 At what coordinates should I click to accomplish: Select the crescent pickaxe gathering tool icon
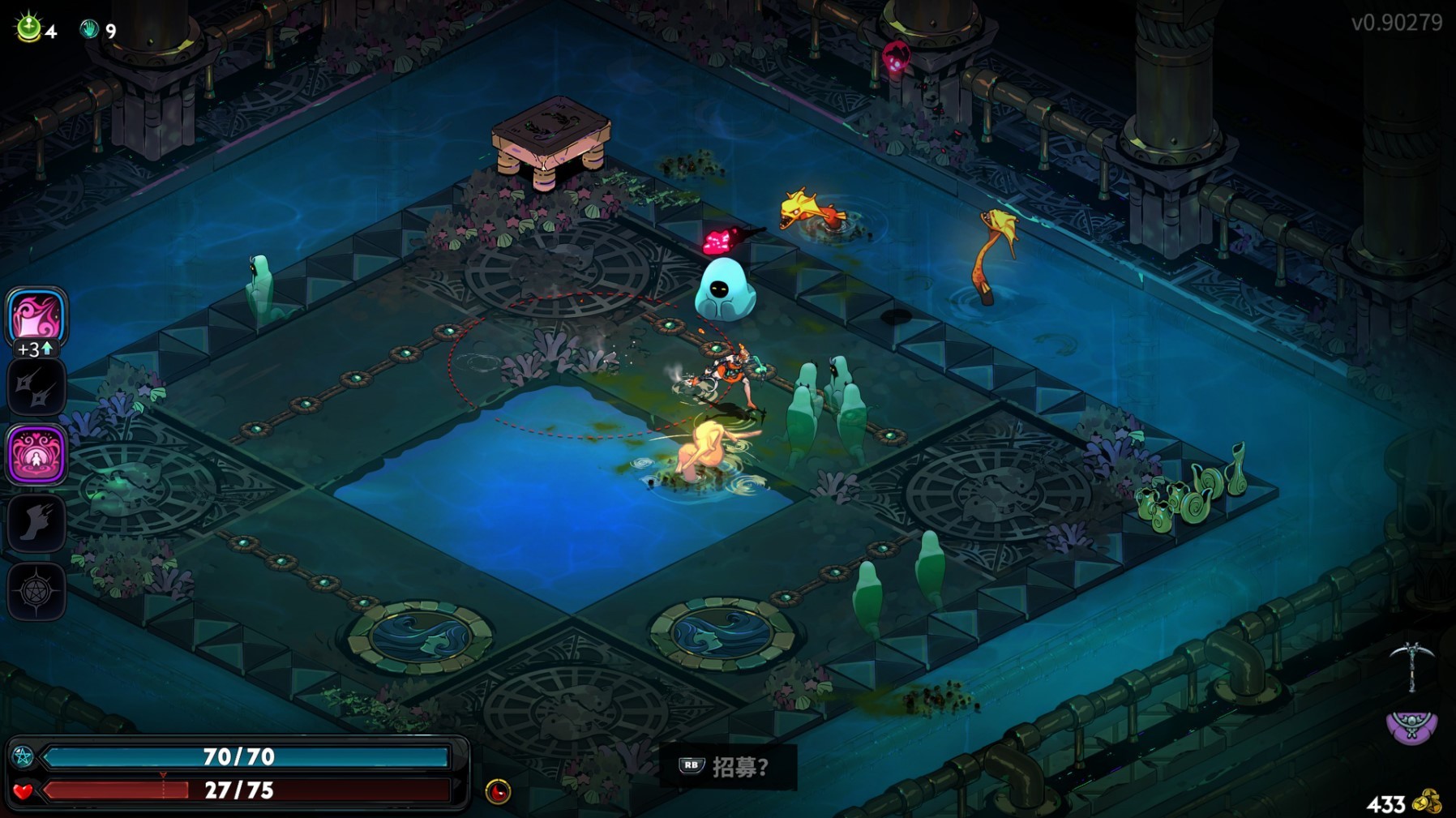coord(1411,666)
